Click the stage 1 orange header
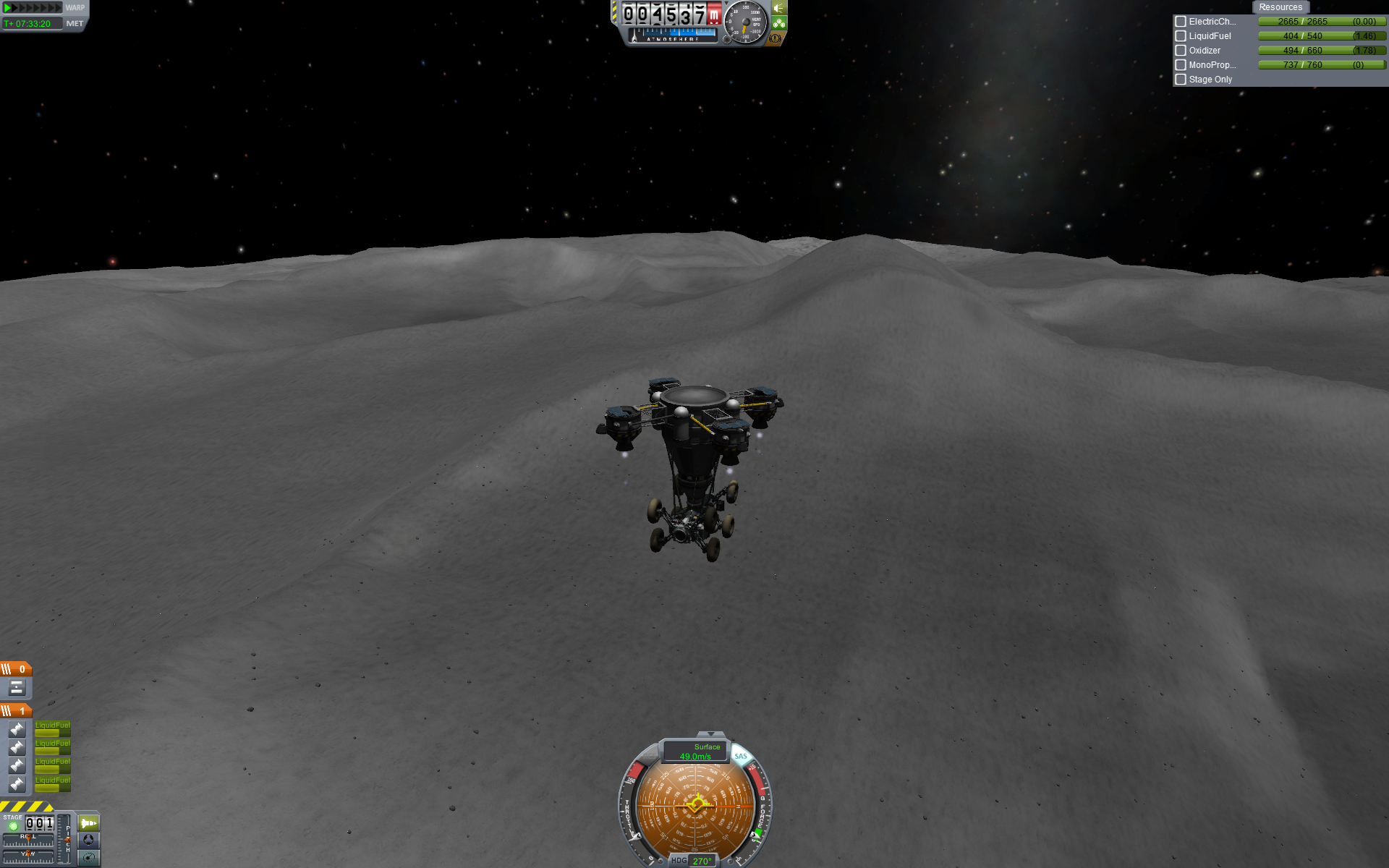The height and width of the screenshot is (868, 1389). coord(16,711)
